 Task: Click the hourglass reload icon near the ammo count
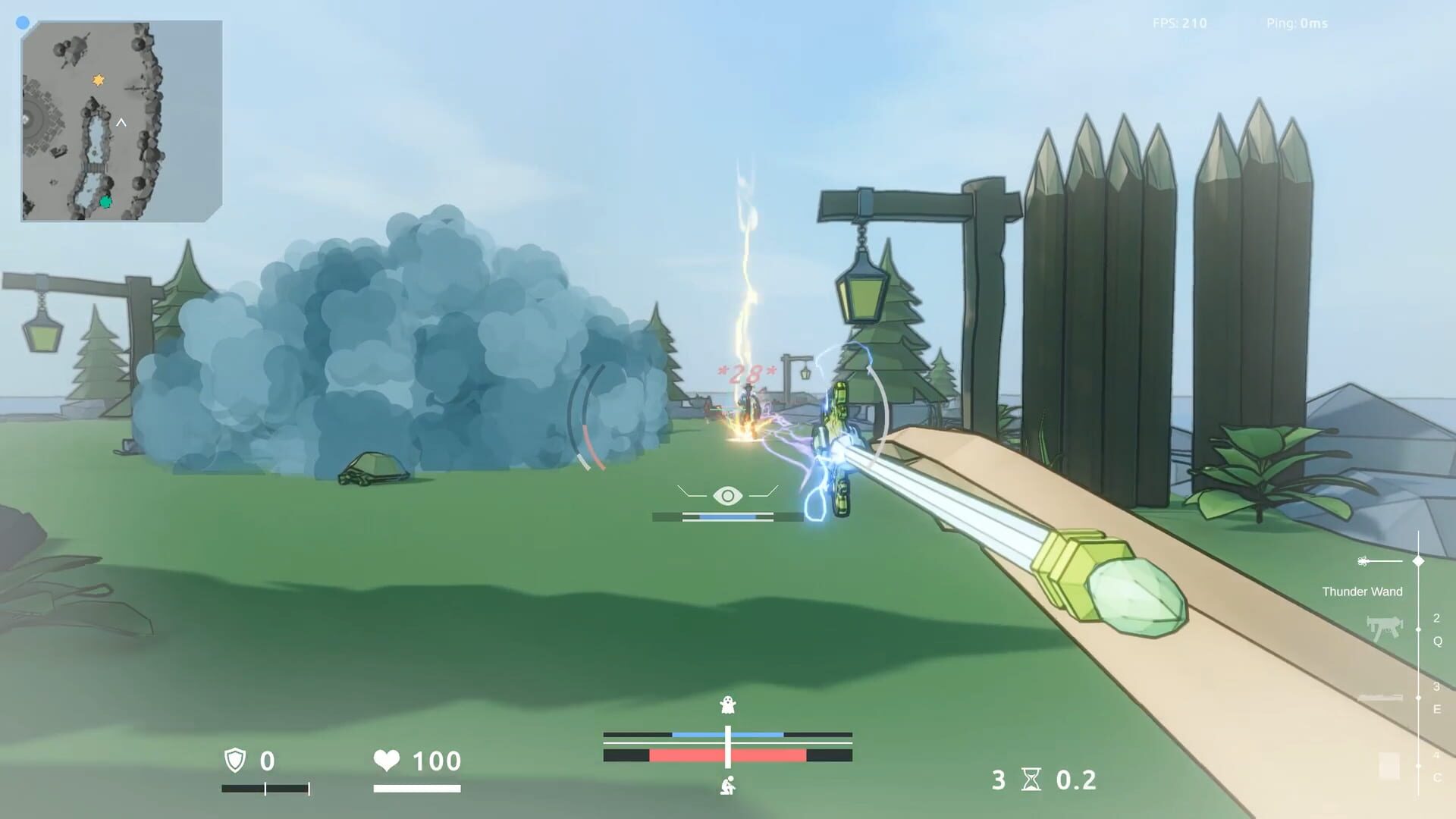tap(1032, 779)
